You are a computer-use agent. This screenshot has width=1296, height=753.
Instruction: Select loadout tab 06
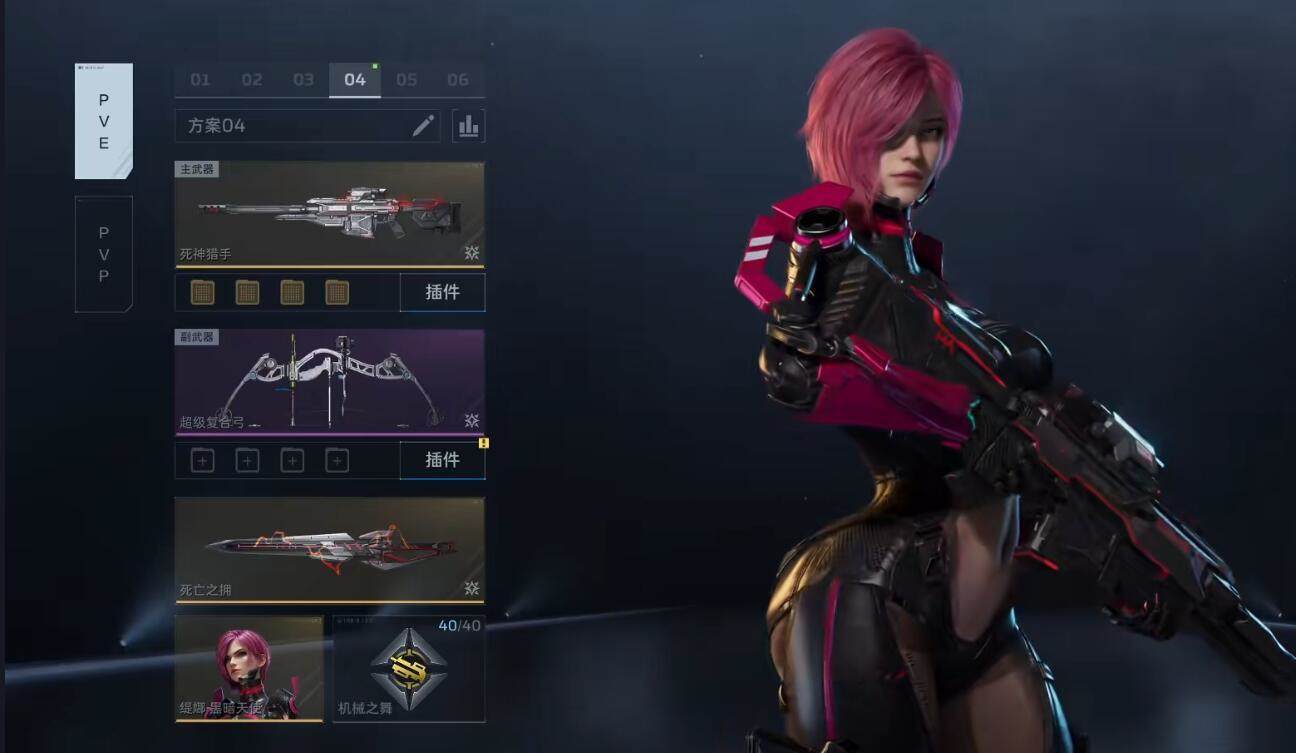[x=458, y=80]
